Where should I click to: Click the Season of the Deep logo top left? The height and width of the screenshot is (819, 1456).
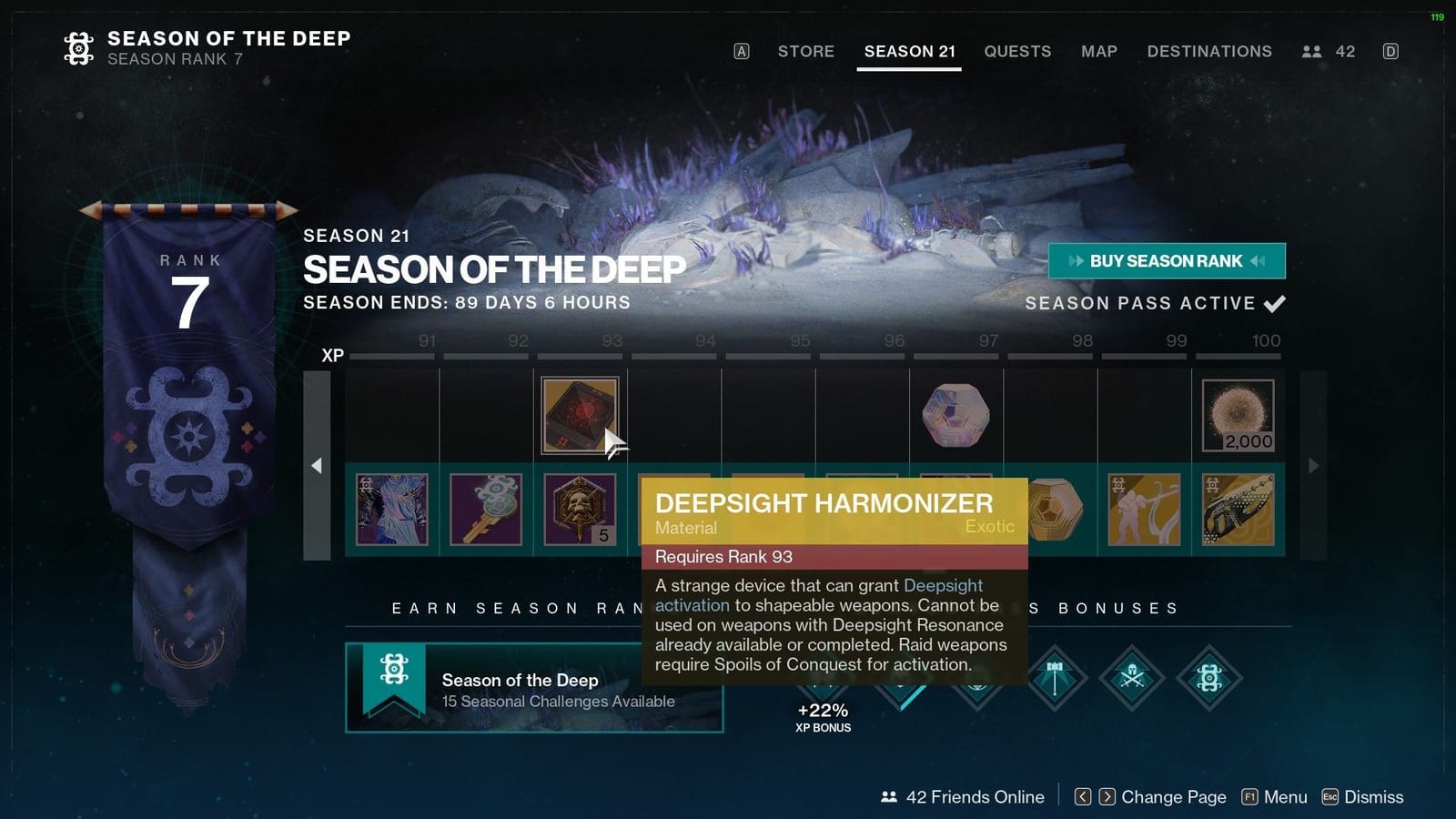(x=79, y=47)
